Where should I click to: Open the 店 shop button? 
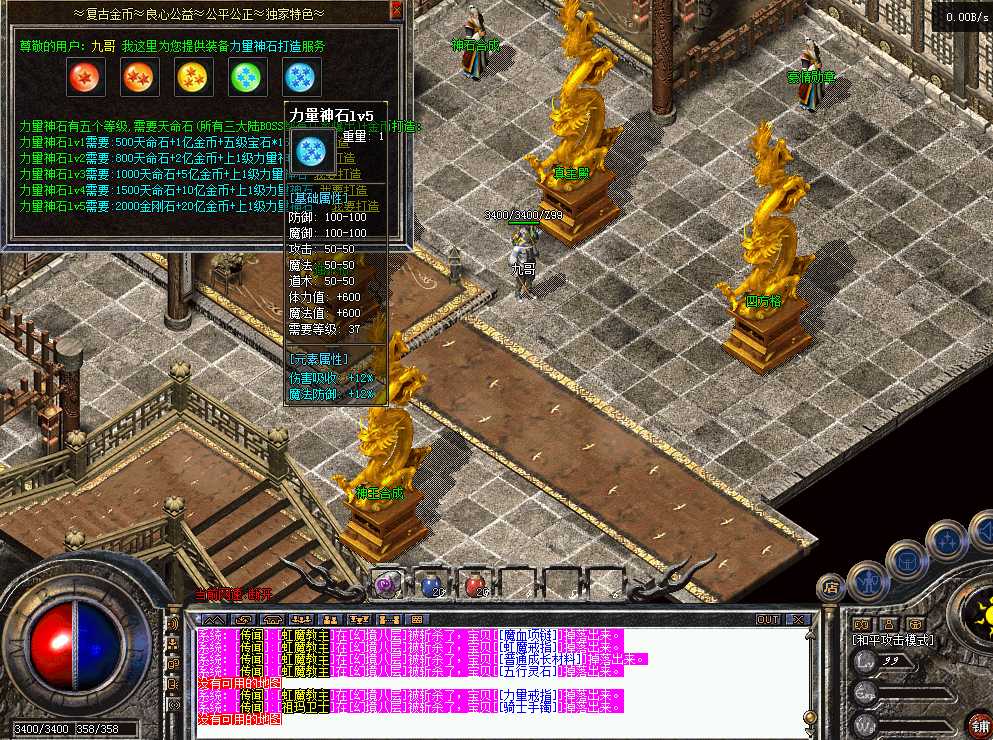tap(829, 586)
